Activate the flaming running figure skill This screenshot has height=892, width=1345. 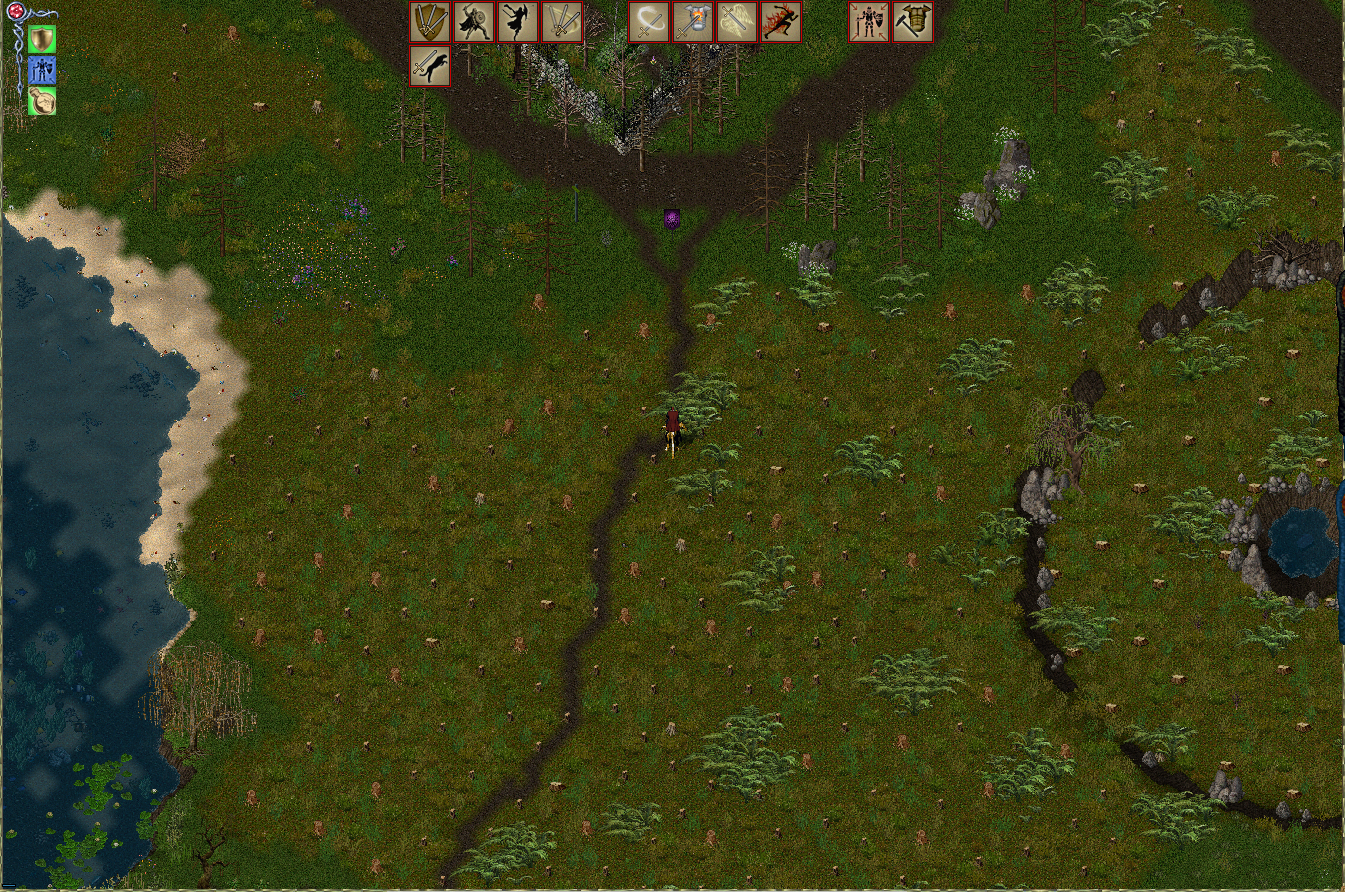click(x=781, y=22)
